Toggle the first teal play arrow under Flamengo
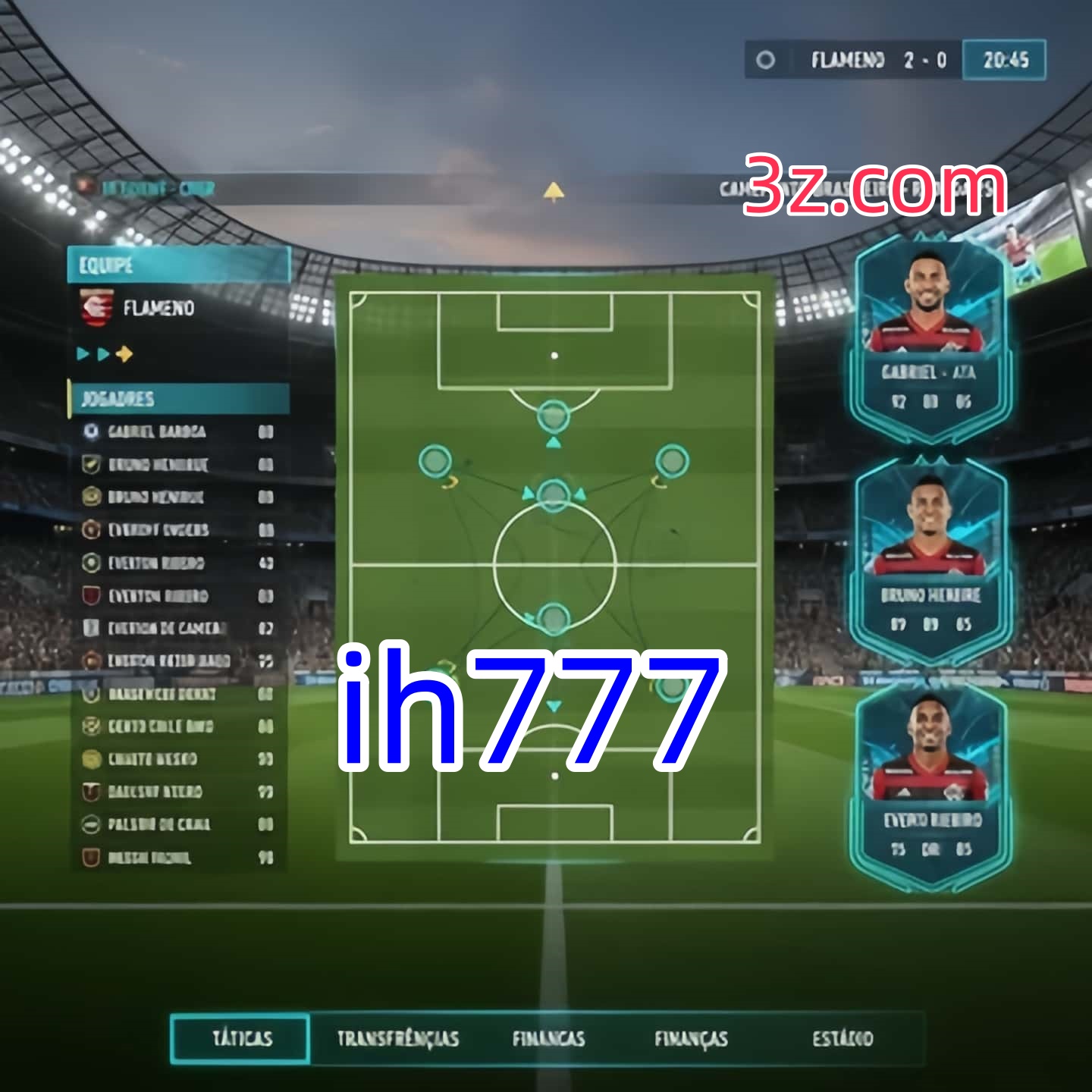 click(x=82, y=353)
